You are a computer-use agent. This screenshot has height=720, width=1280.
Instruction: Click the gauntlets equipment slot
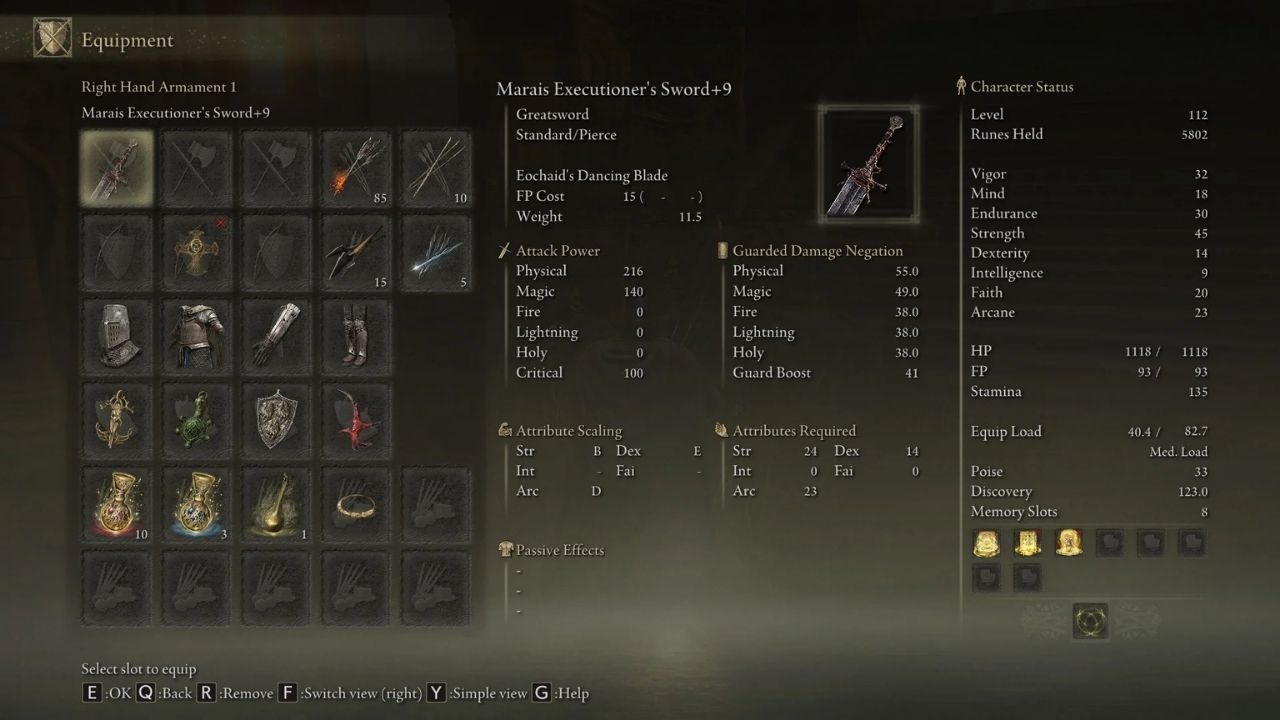point(276,336)
